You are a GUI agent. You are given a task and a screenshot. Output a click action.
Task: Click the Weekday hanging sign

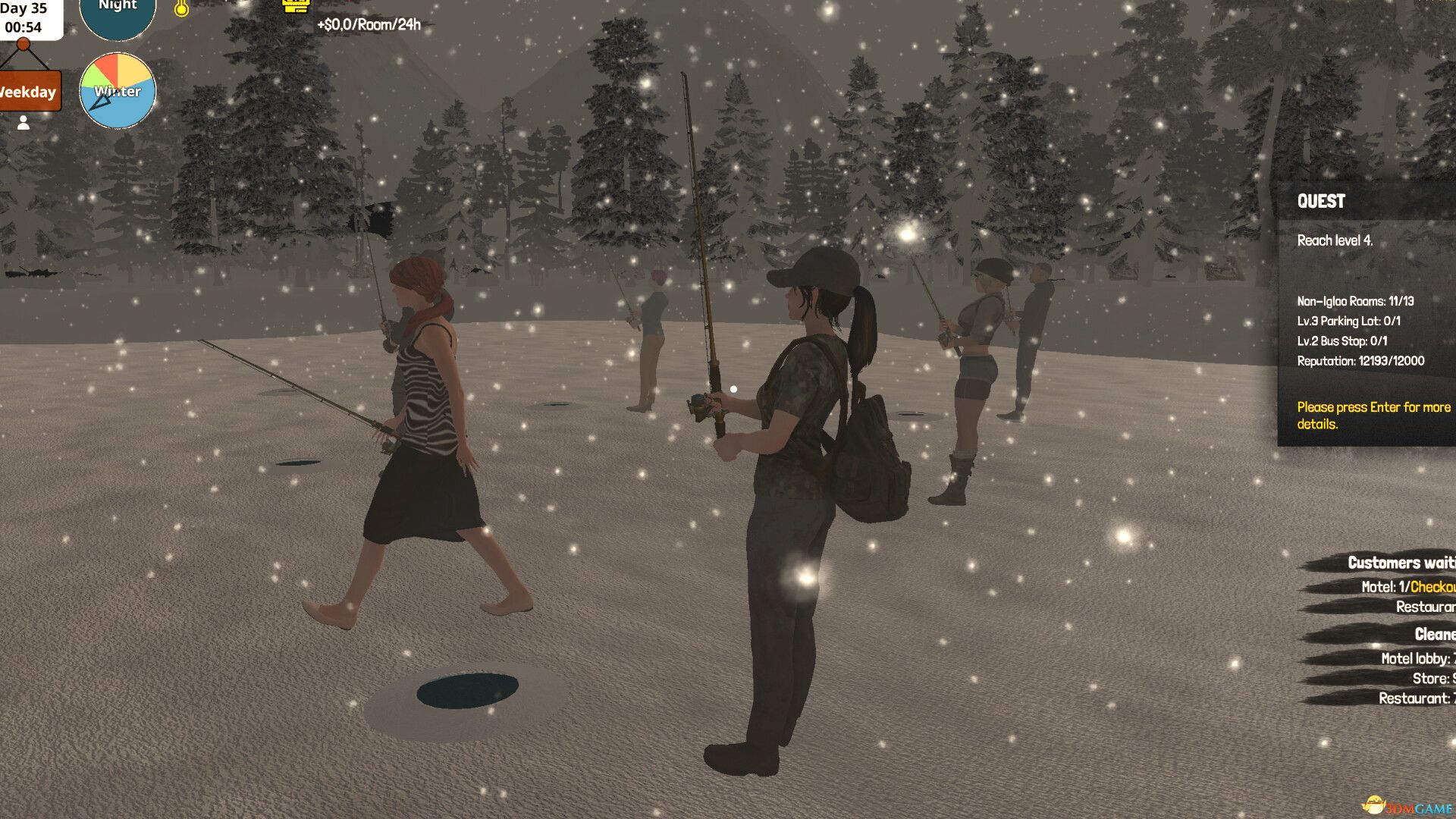27,93
